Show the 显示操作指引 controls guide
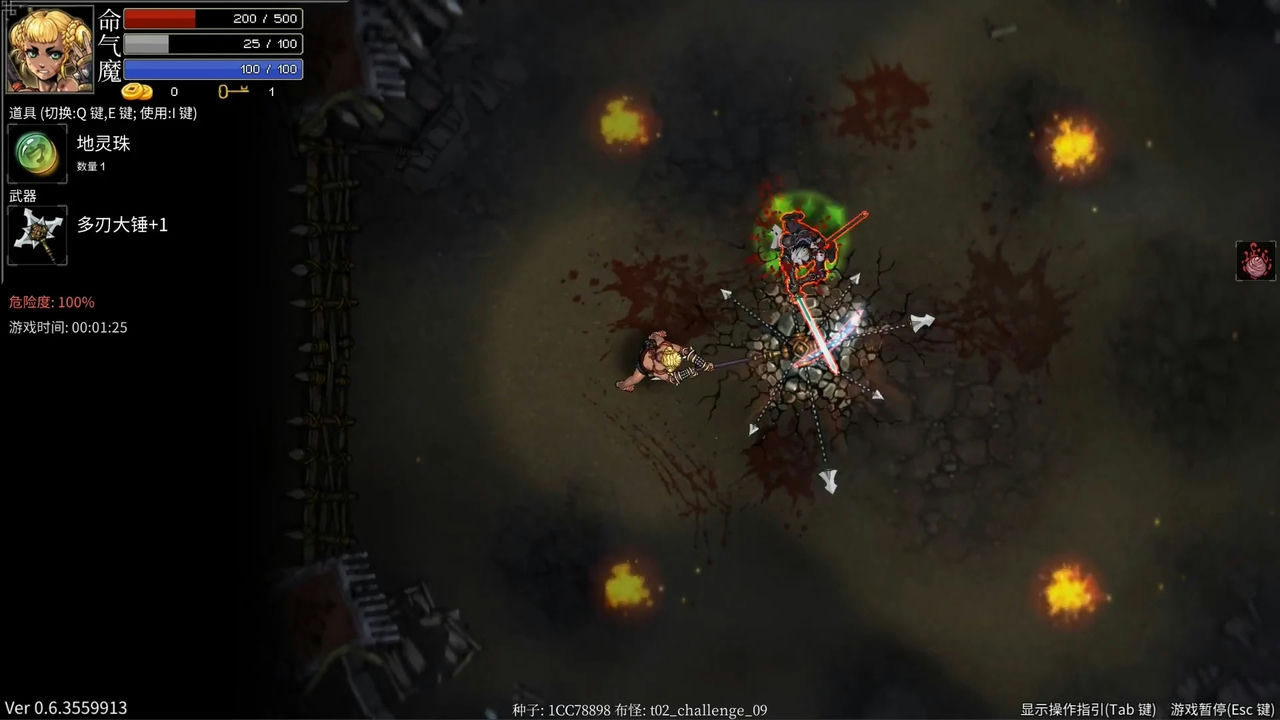1280x720 pixels. (1088, 709)
